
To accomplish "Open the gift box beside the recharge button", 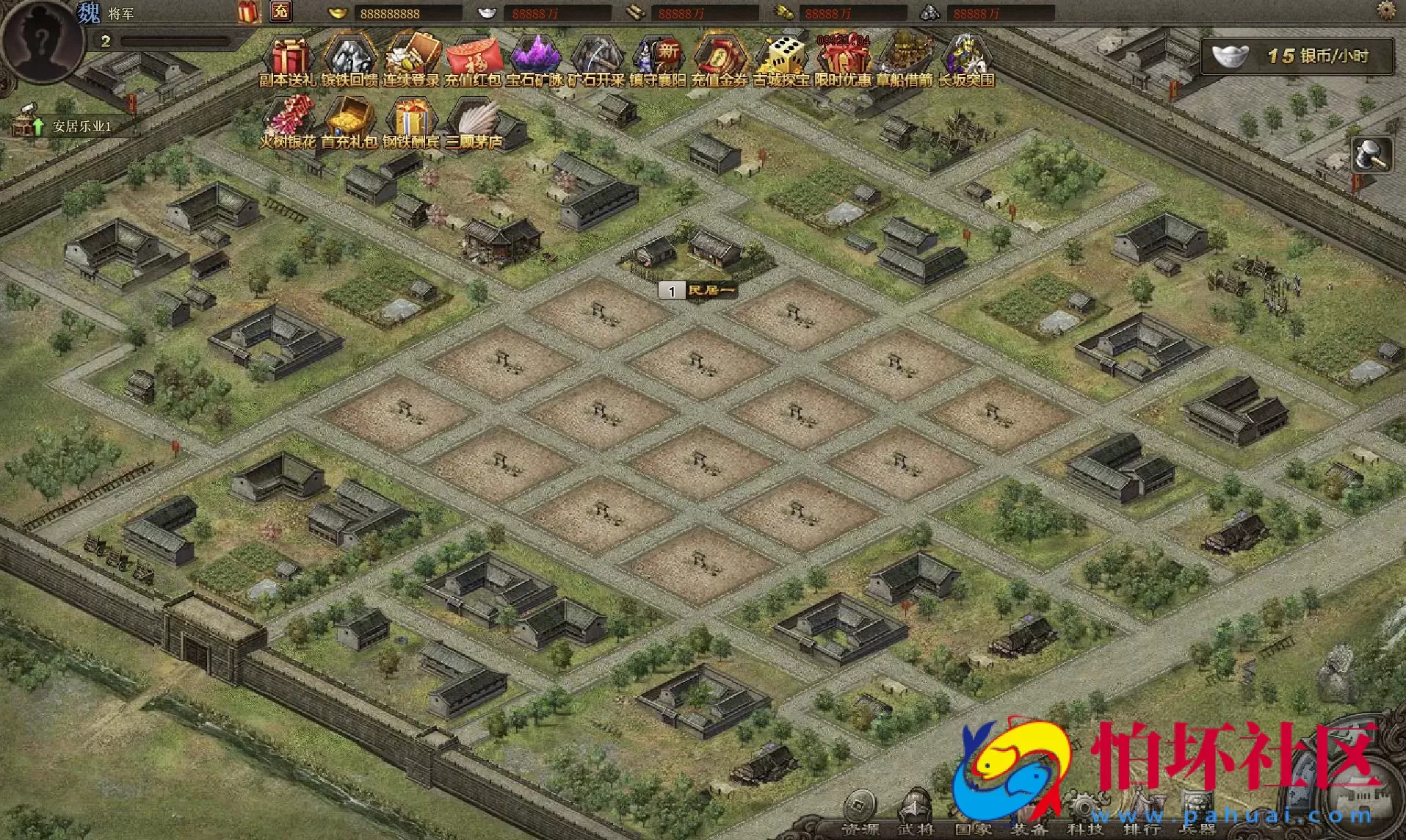I will point(248,12).
